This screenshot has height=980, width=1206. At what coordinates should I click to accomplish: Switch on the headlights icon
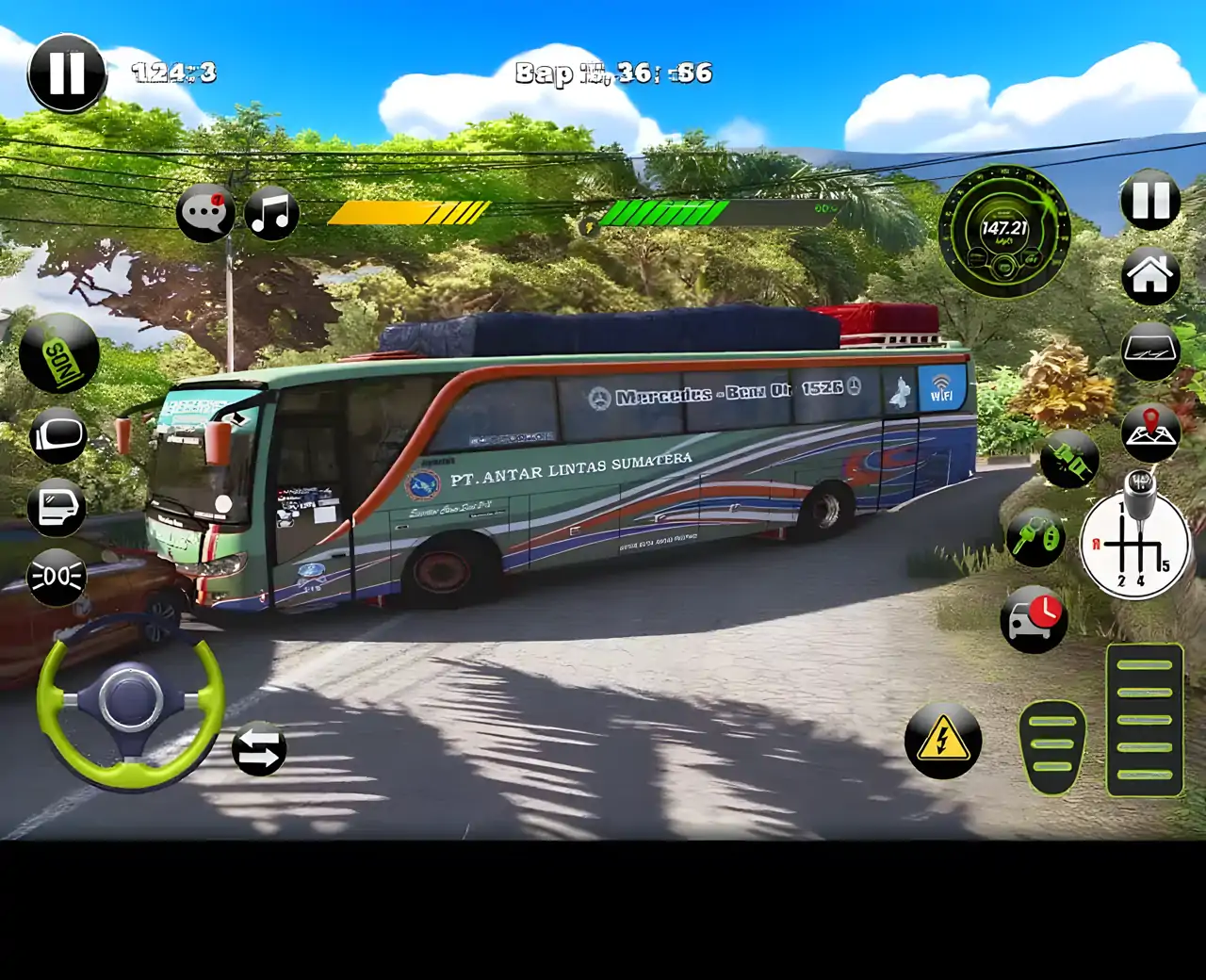[x=57, y=577]
